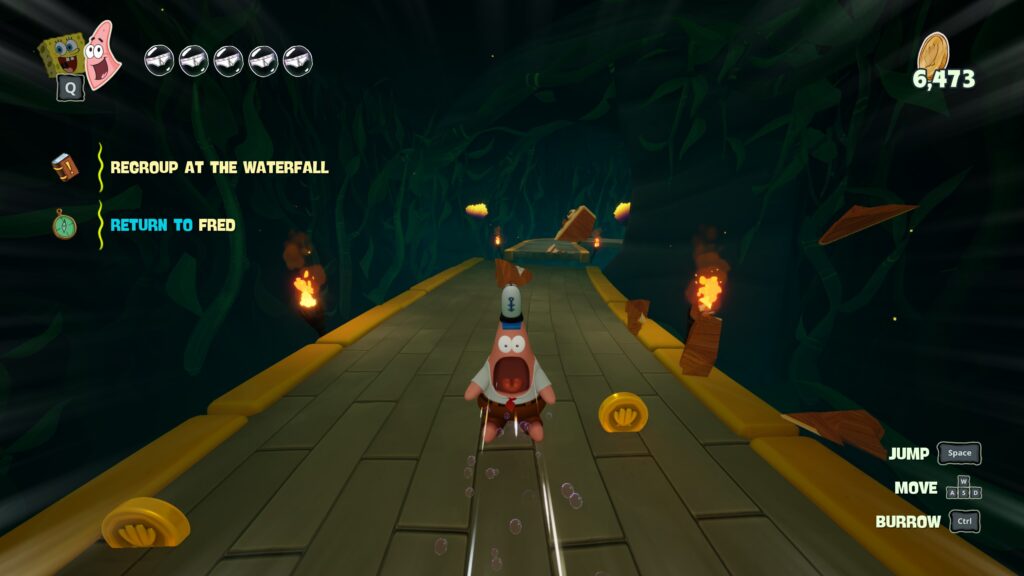
Task: Click the book icon for the main quest
Action: (x=65, y=167)
